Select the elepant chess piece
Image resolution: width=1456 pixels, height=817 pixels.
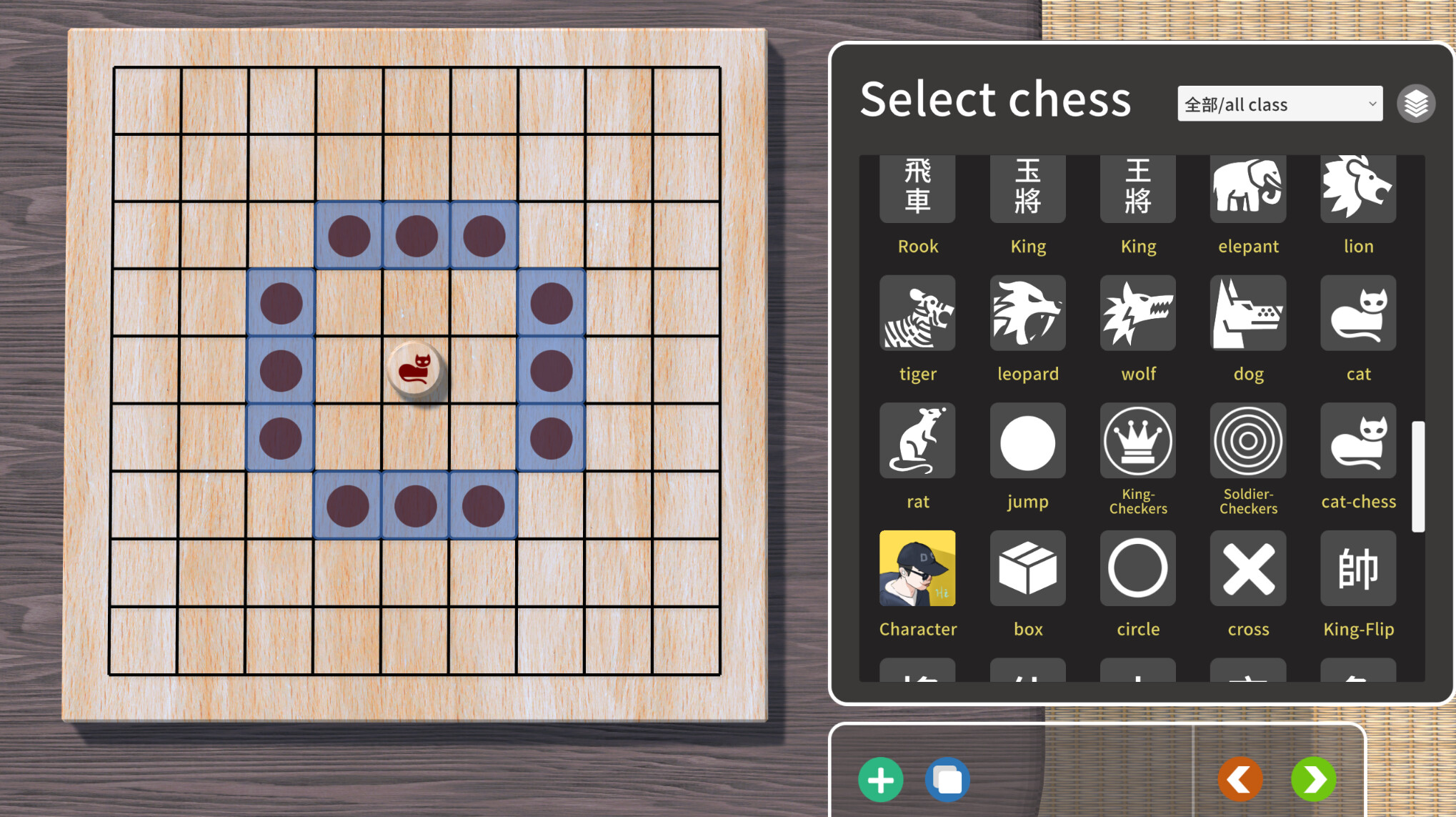(x=1247, y=188)
